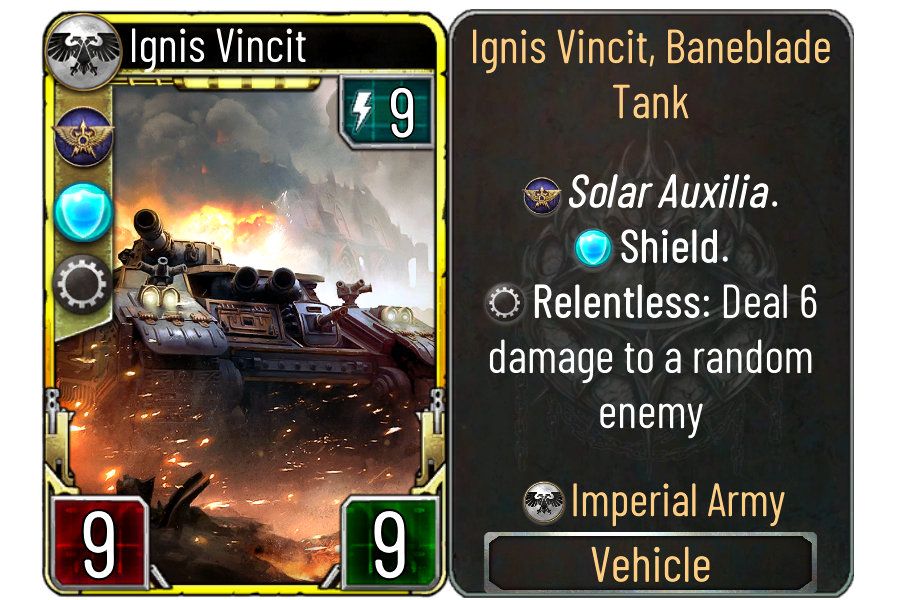
Task: Select the Vehicle type label
Action: point(651,565)
